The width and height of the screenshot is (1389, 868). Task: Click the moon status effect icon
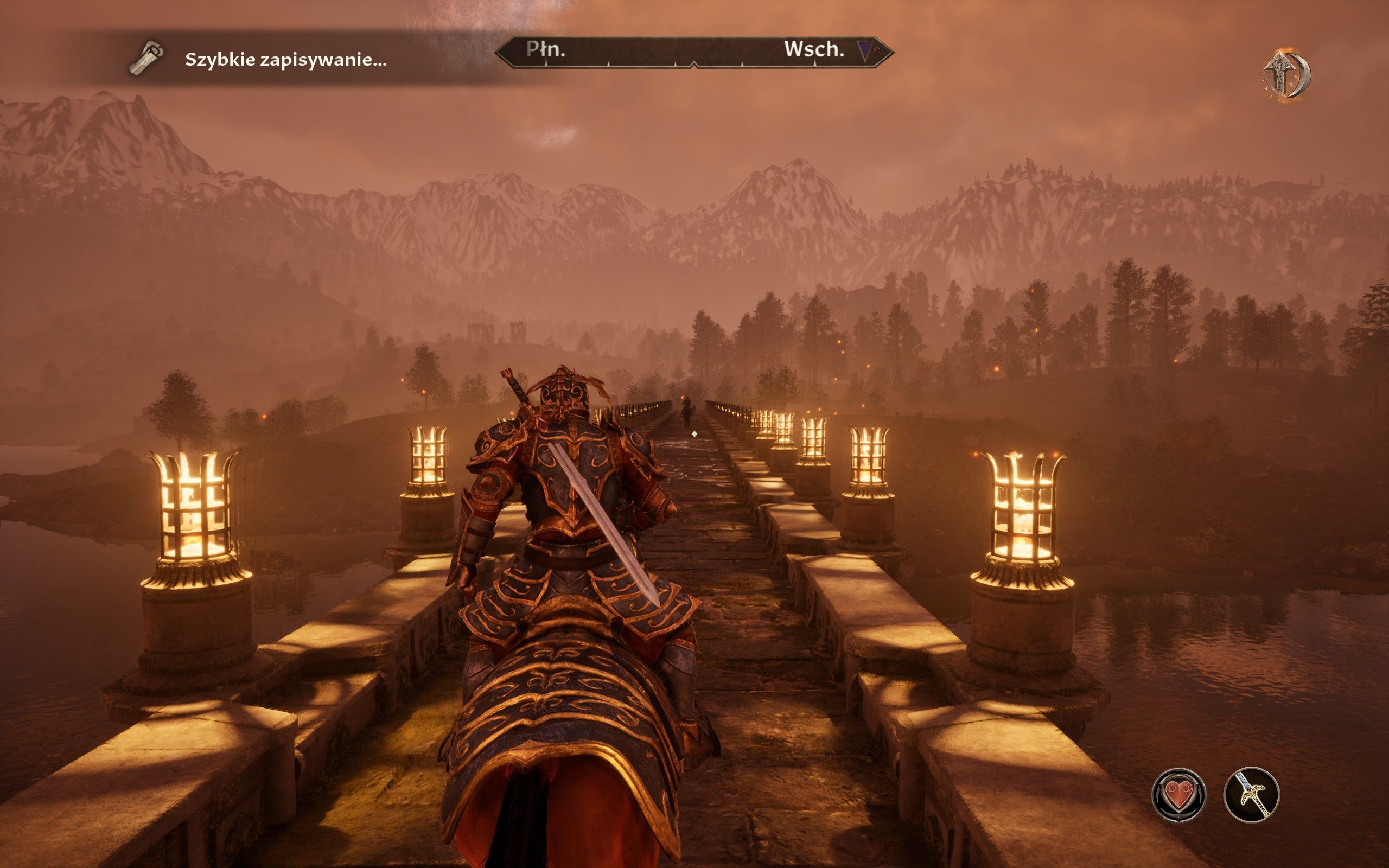pos(1287,75)
